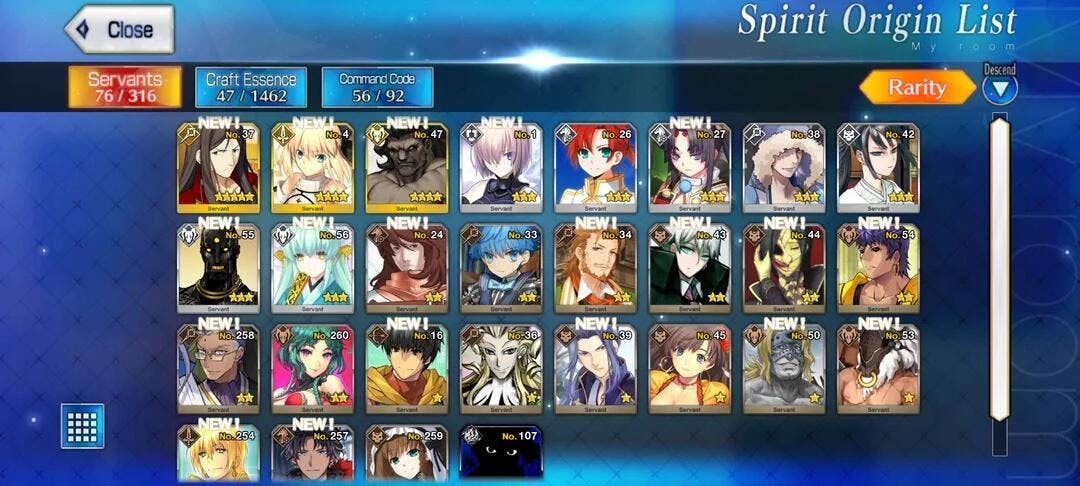Select servant card No. 37
Image resolution: width=1080 pixels, height=486 pixels.
218,168
